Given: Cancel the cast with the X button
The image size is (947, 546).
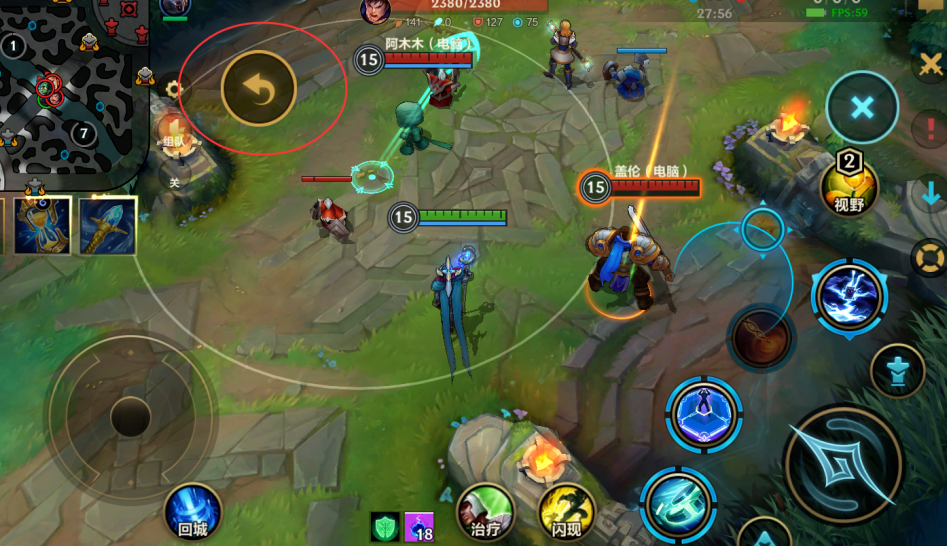Looking at the screenshot, I should 861,108.
